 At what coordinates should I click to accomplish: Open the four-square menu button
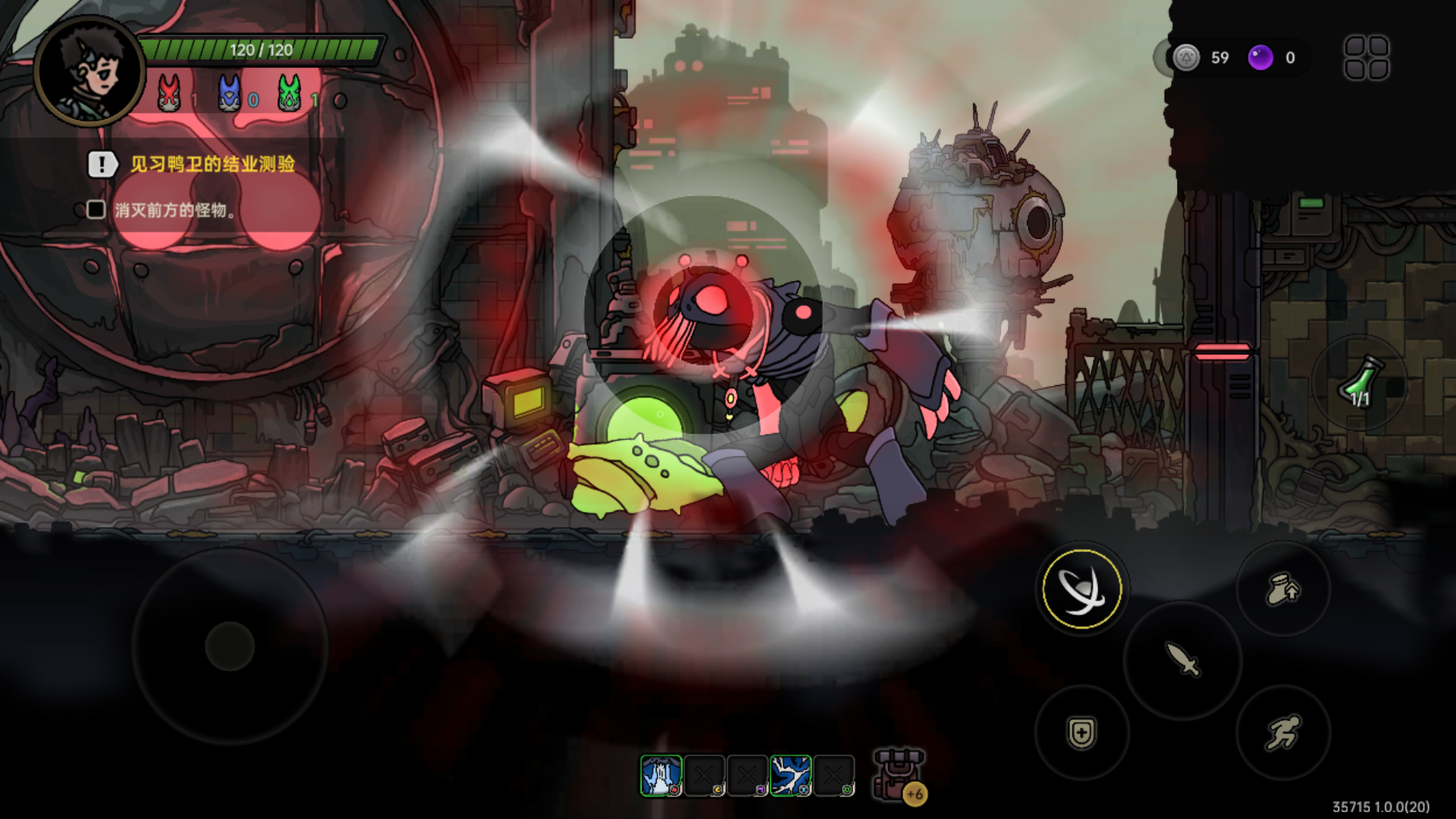tap(1367, 58)
